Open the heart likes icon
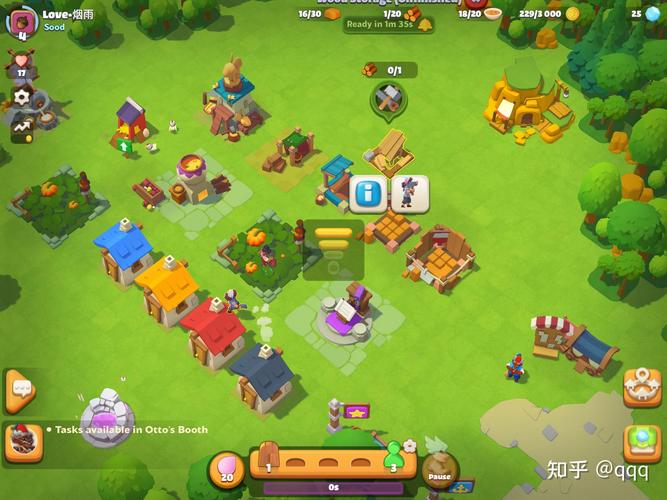The image size is (667, 500). [x=21, y=63]
